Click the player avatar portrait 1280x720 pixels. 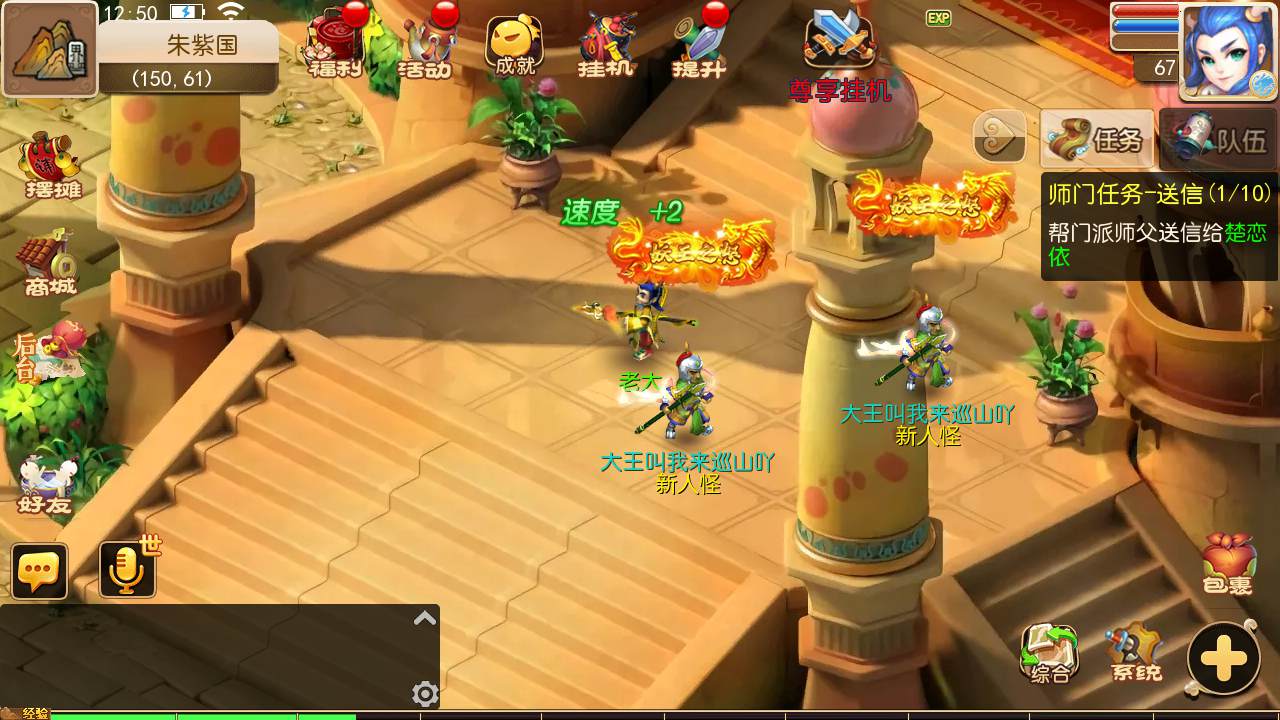pyautogui.click(x=1229, y=50)
